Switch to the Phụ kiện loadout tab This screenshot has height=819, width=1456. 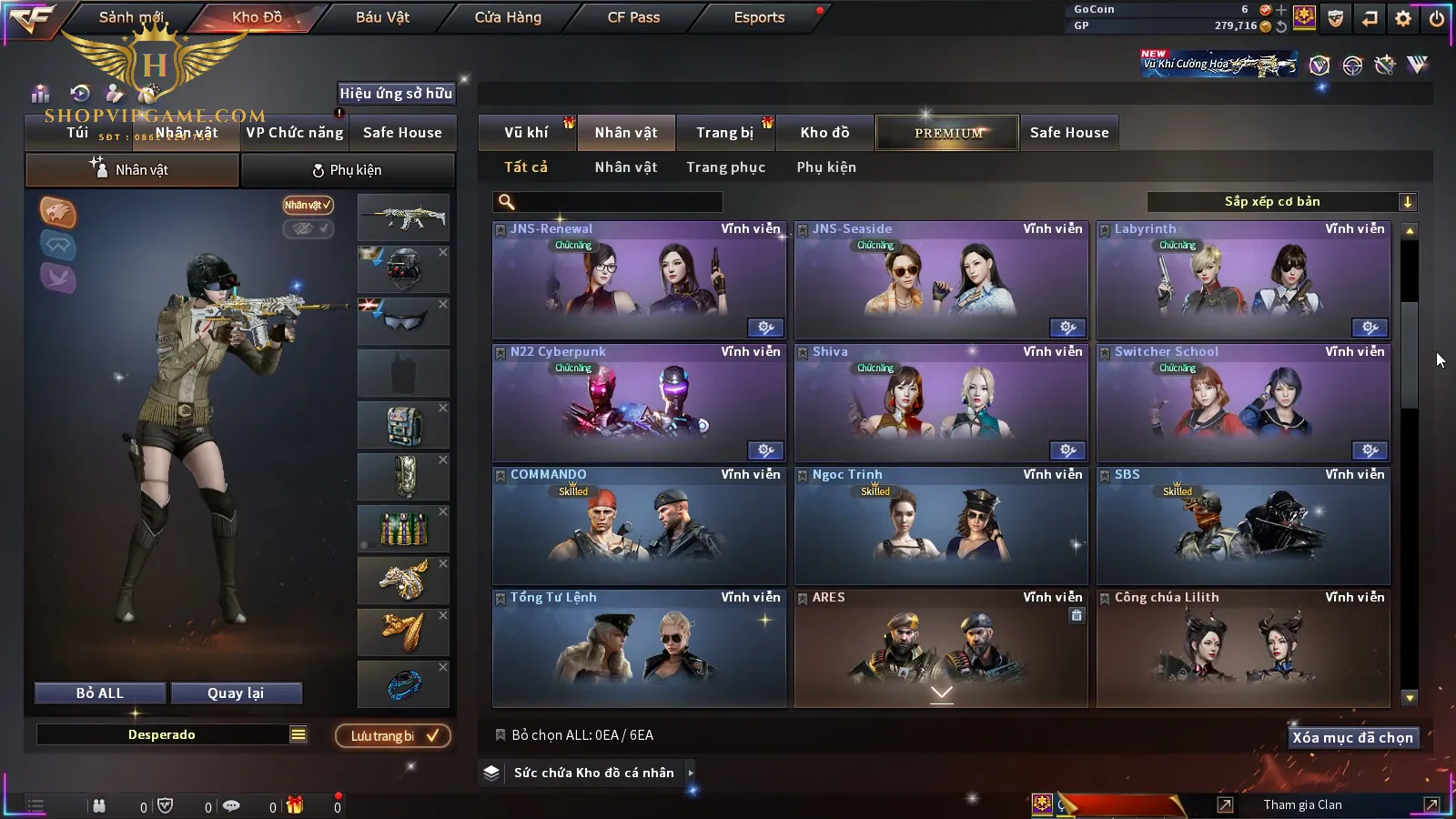pos(347,170)
